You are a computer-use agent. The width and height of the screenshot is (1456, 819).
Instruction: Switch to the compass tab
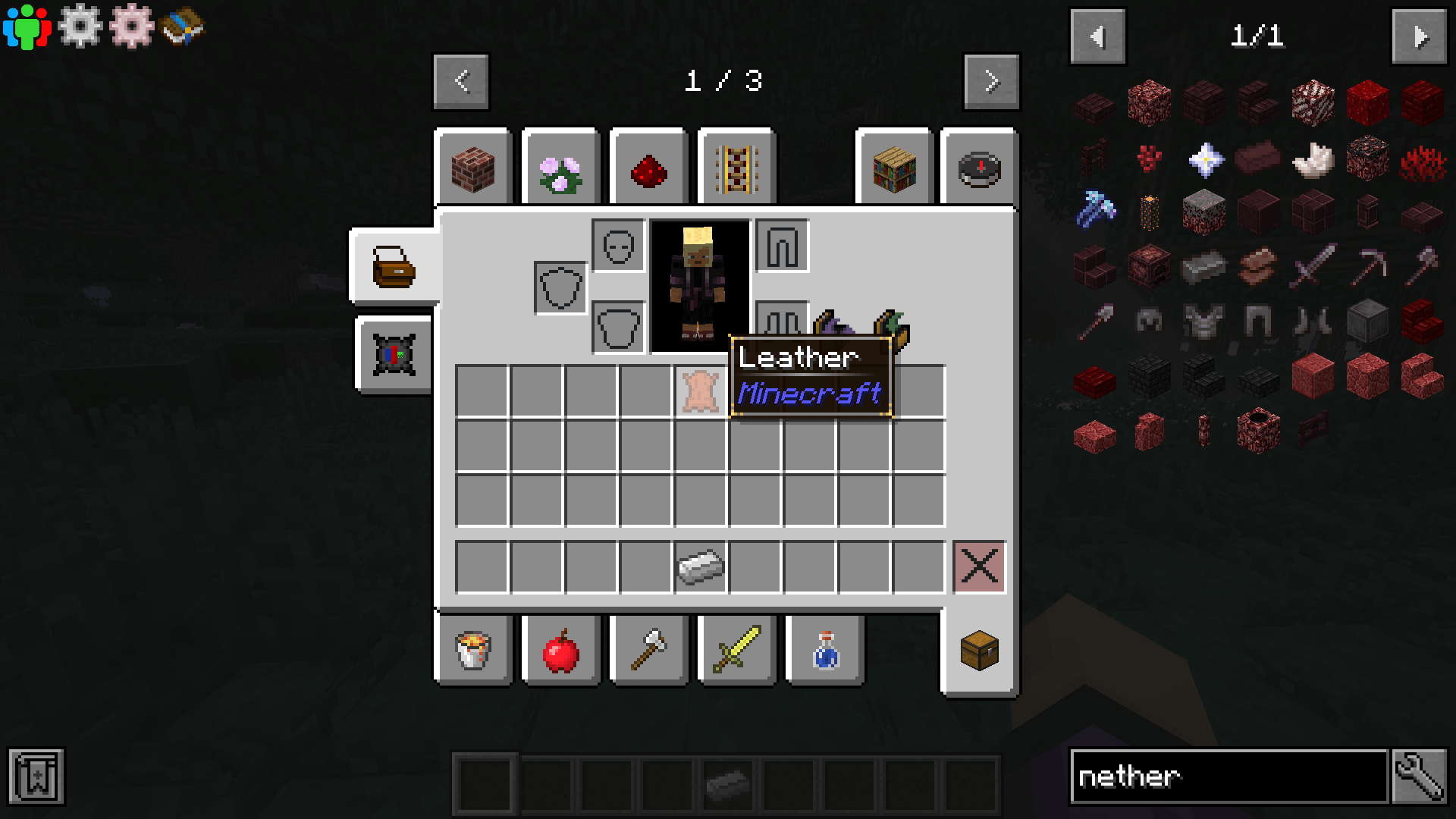point(979,168)
